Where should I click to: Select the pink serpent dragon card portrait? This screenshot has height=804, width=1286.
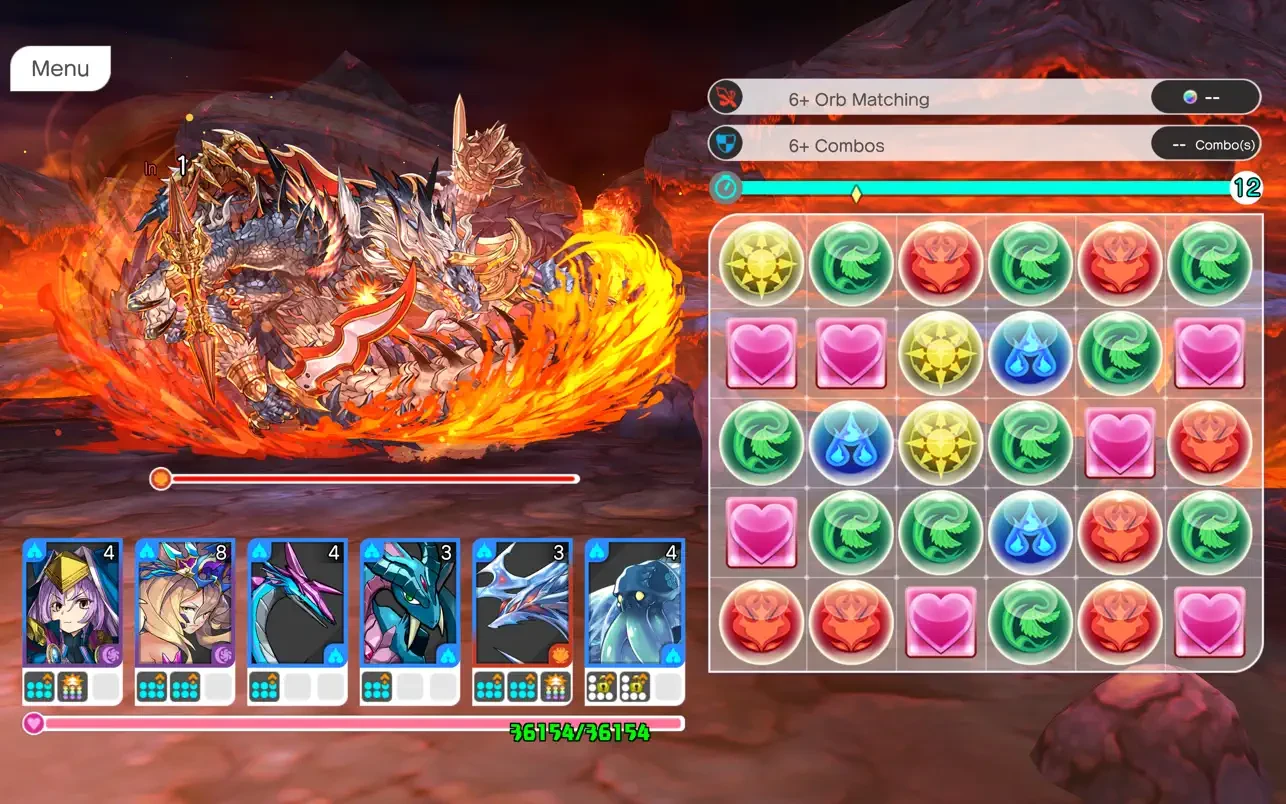(297, 600)
